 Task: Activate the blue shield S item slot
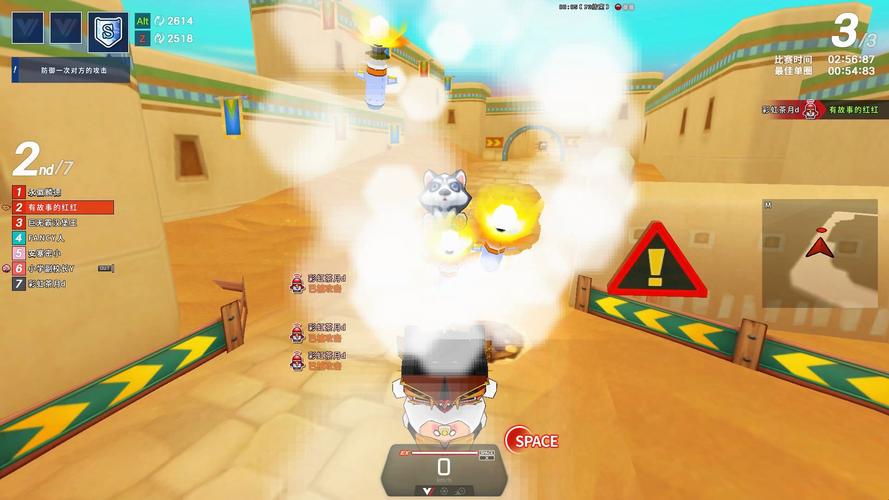(x=107, y=31)
